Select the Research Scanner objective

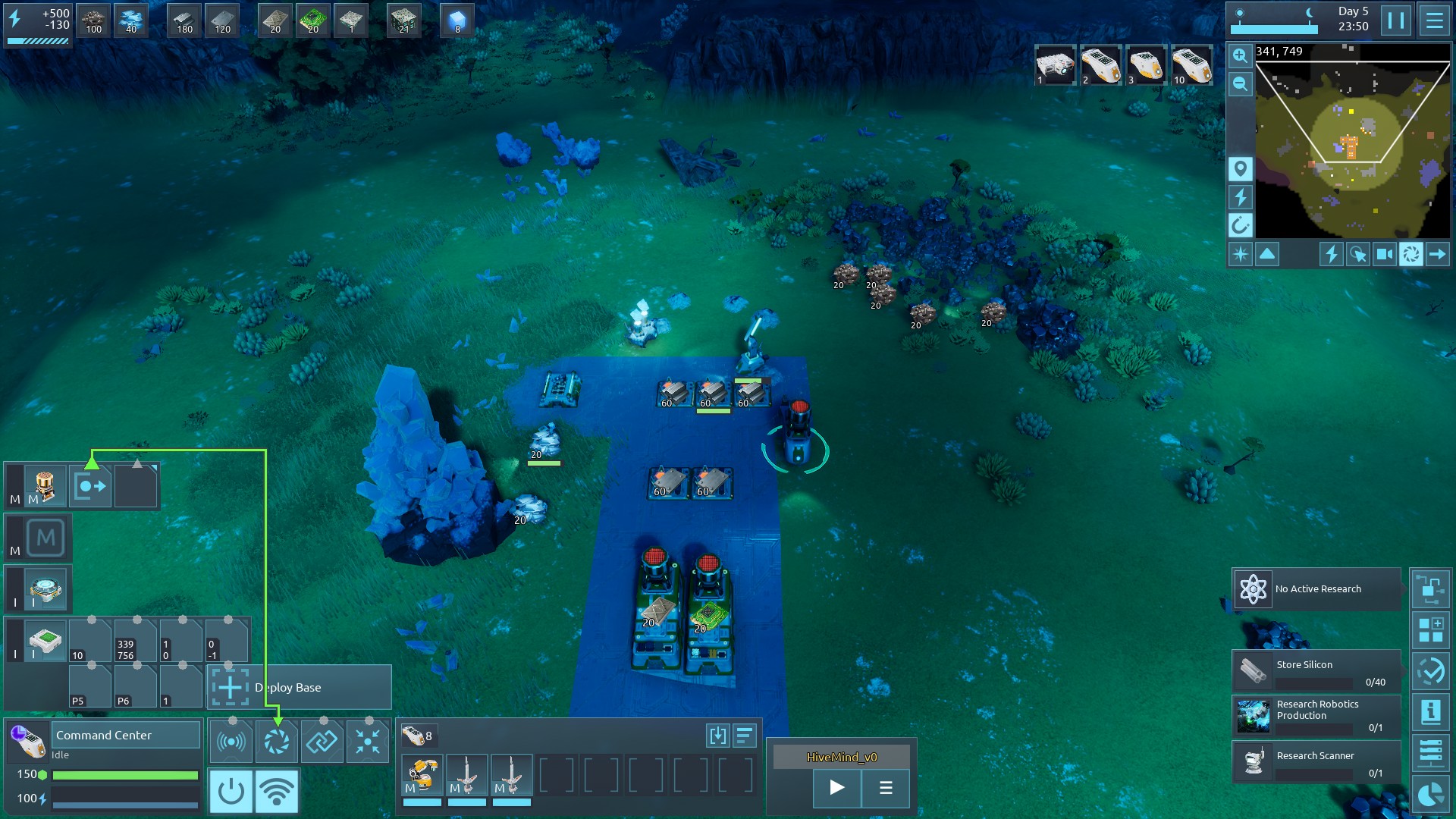(x=1316, y=761)
